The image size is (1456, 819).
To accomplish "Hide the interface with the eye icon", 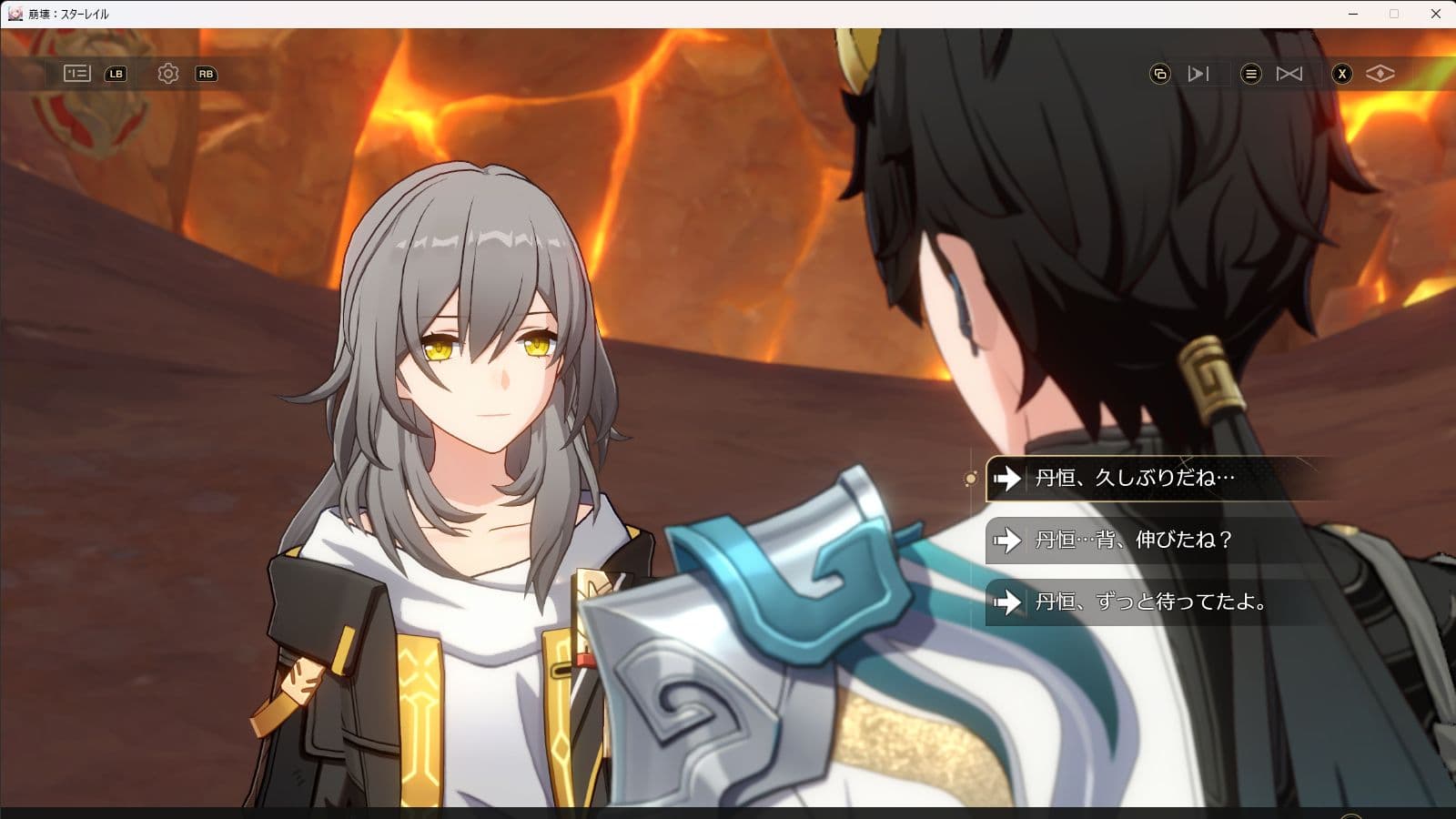I will pos(1380,74).
